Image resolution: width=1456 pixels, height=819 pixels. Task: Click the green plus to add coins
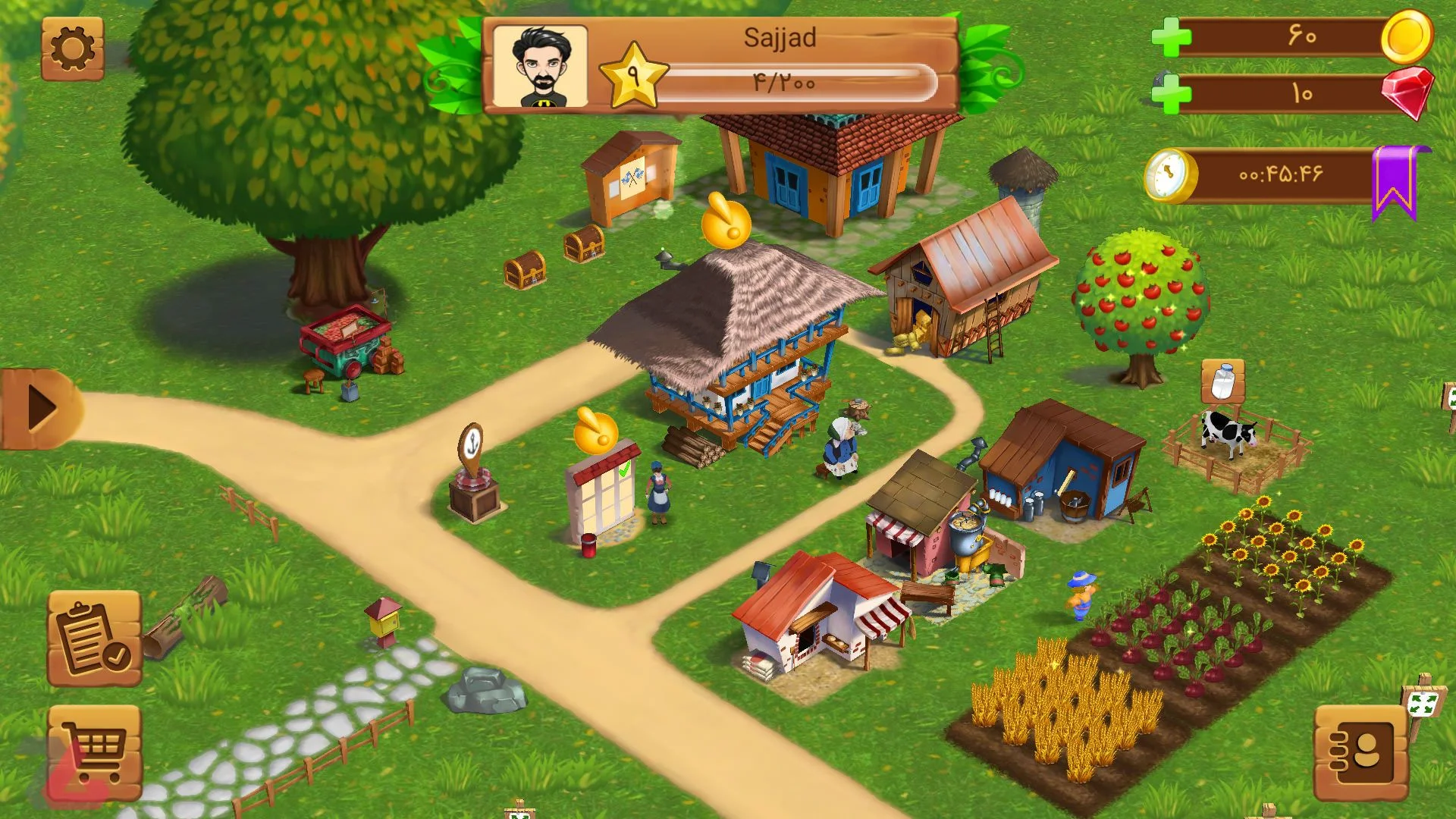click(1171, 37)
